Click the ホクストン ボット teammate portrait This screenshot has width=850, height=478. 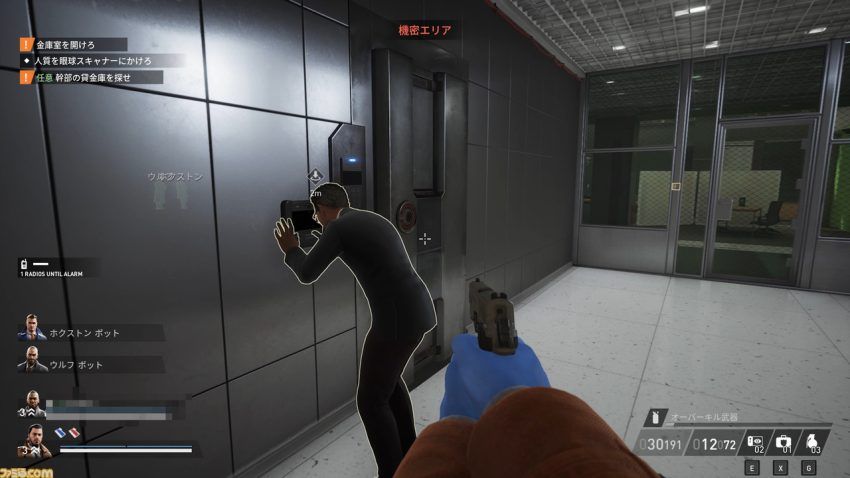click(31, 331)
